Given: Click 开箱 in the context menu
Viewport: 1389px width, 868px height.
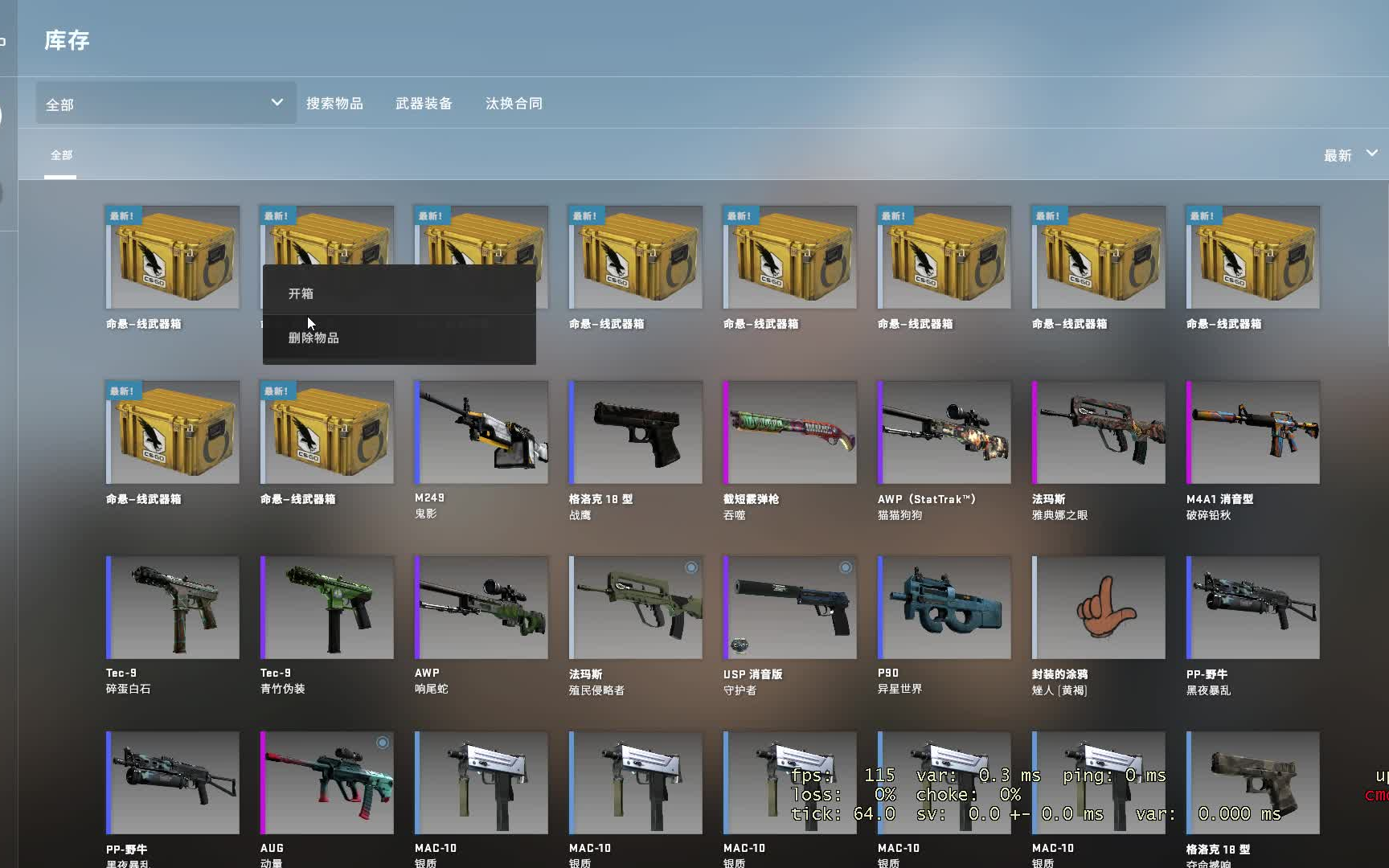Looking at the screenshot, I should [301, 293].
